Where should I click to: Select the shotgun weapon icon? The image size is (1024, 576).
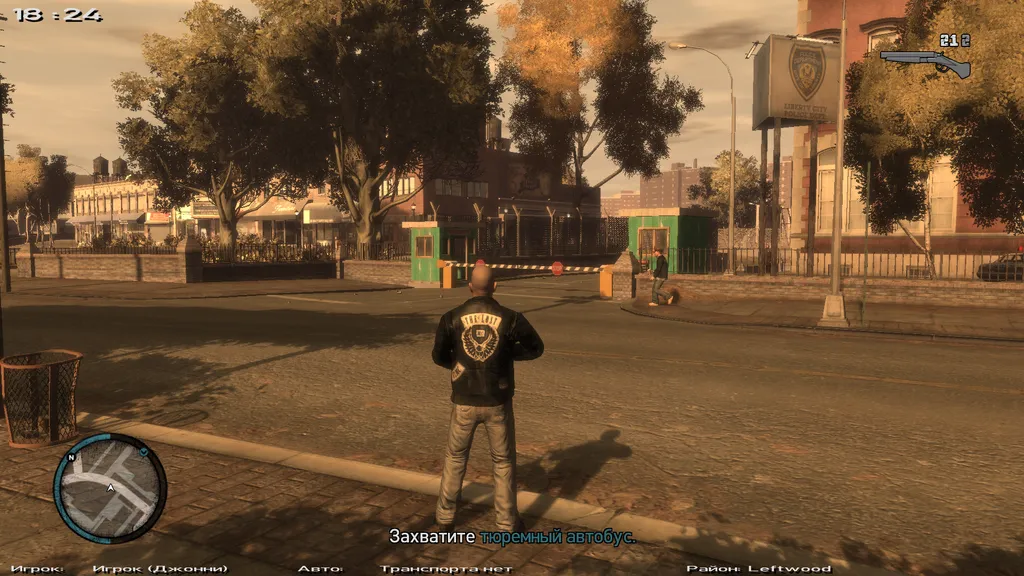coord(926,62)
